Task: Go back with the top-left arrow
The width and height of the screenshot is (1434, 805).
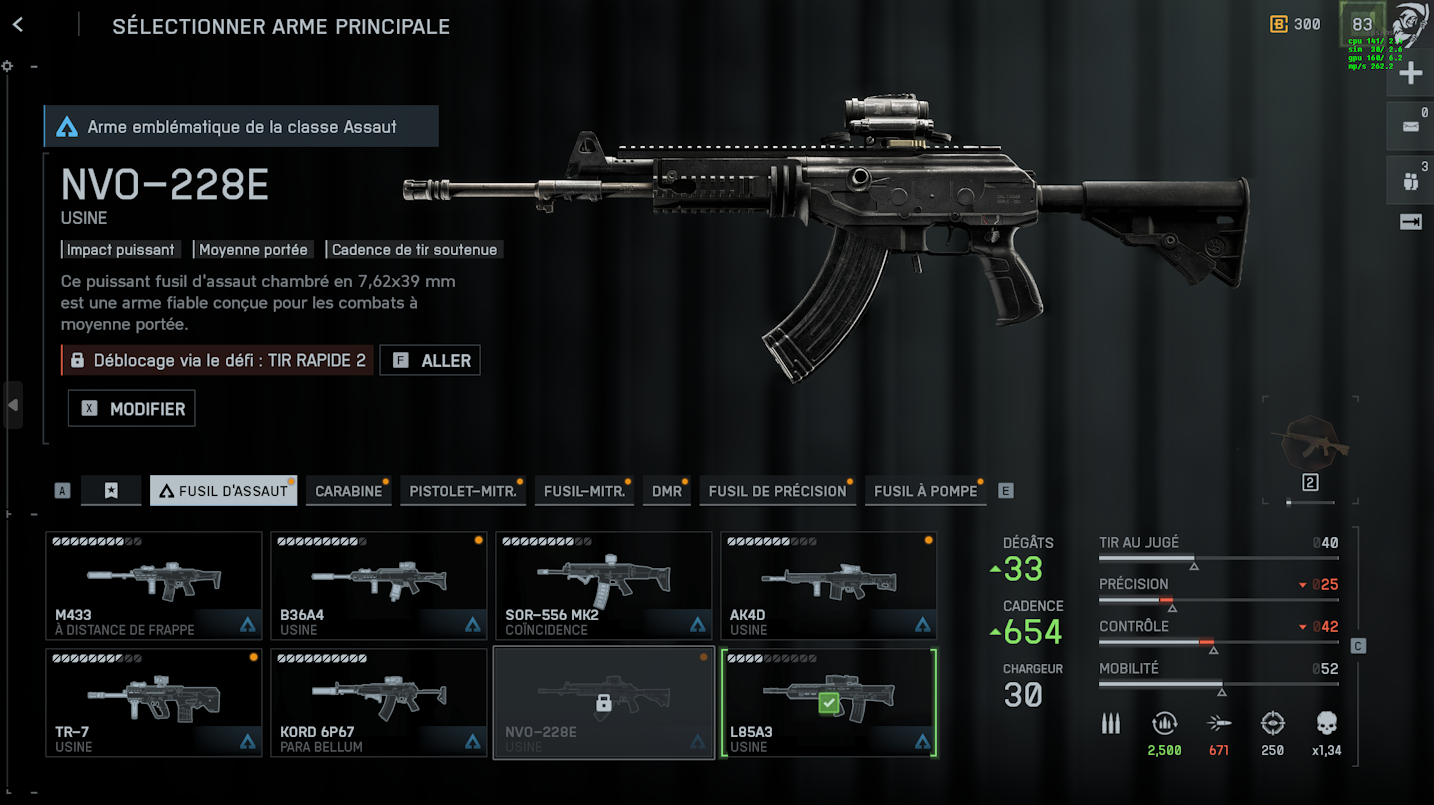Action: tap(18, 26)
